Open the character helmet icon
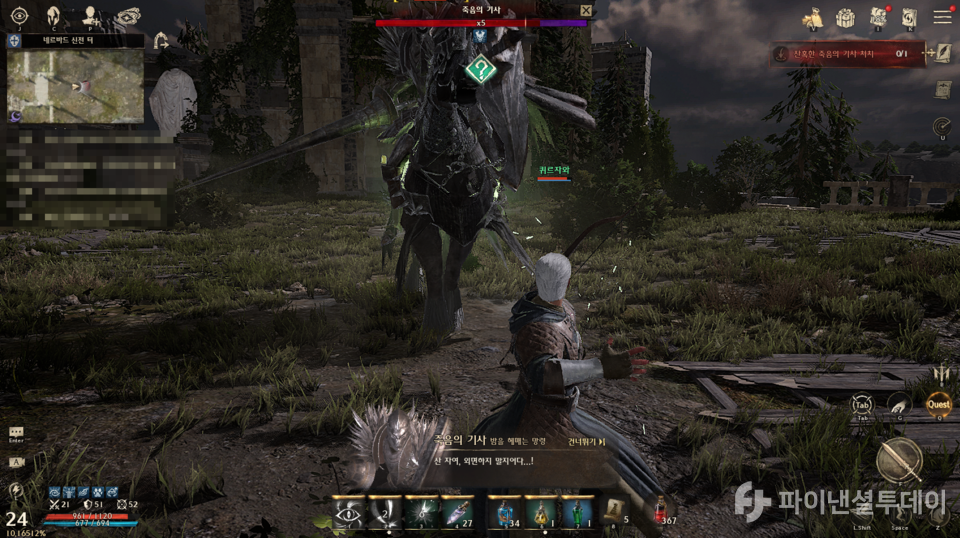960x538 pixels. click(54, 15)
